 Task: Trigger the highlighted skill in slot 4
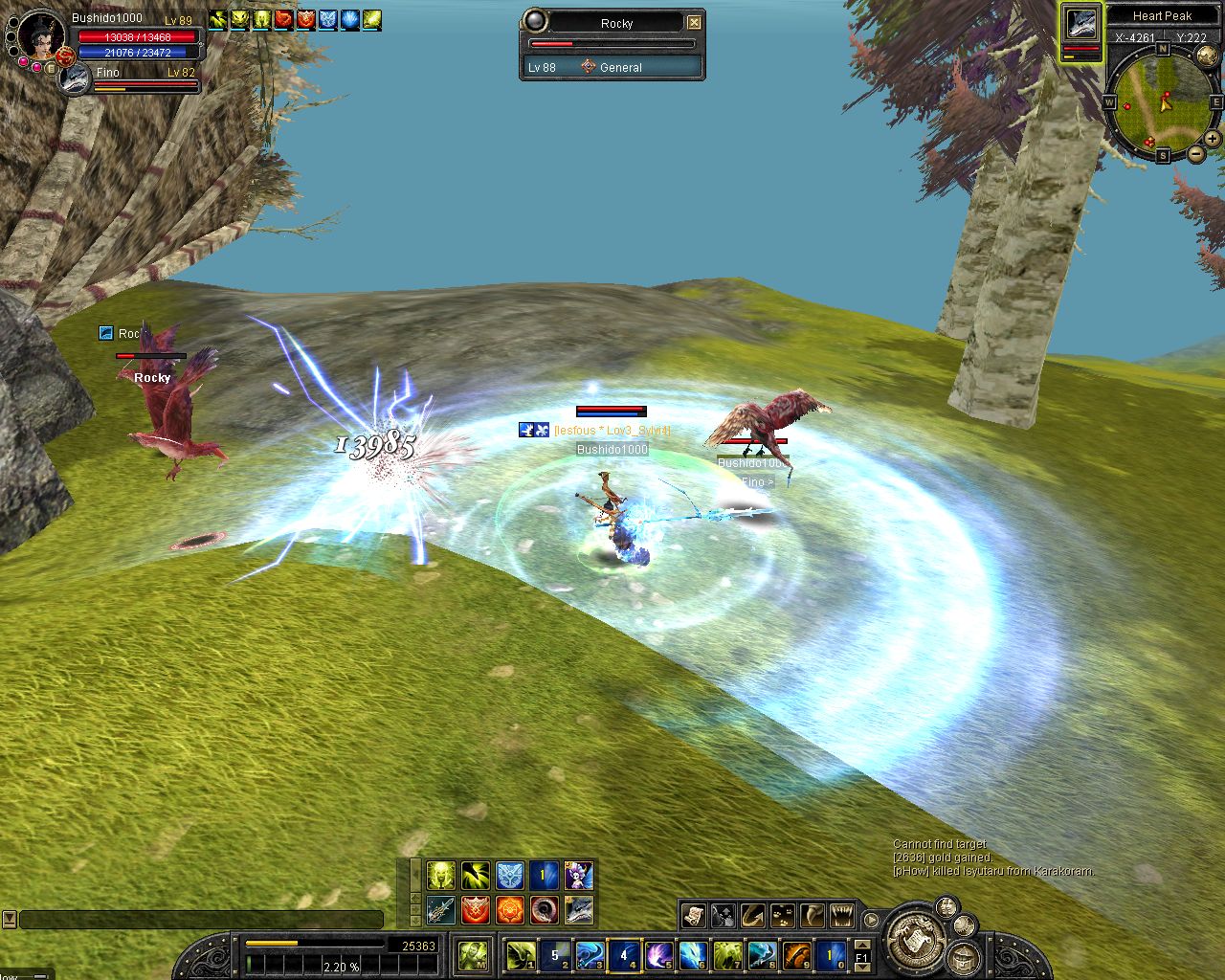tap(624, 954)
